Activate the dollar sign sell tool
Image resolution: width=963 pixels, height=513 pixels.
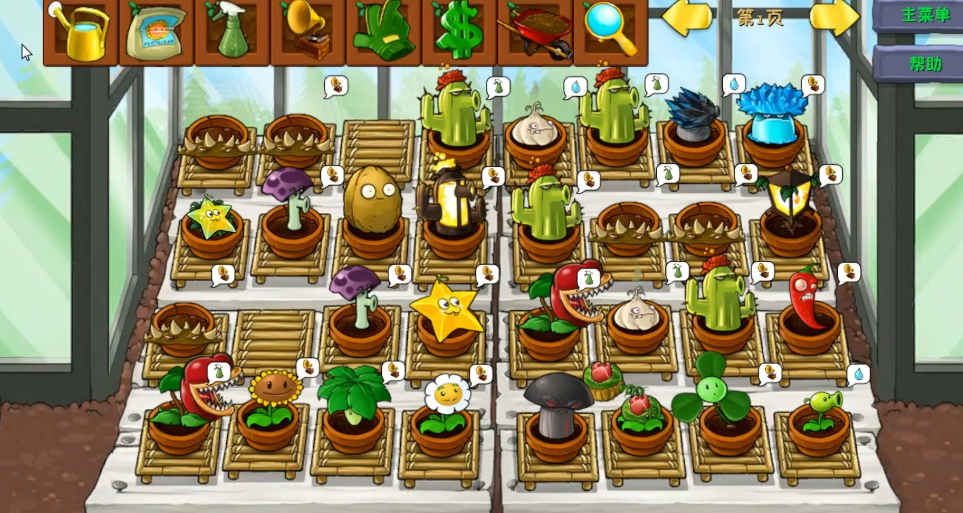coord(459,31)
